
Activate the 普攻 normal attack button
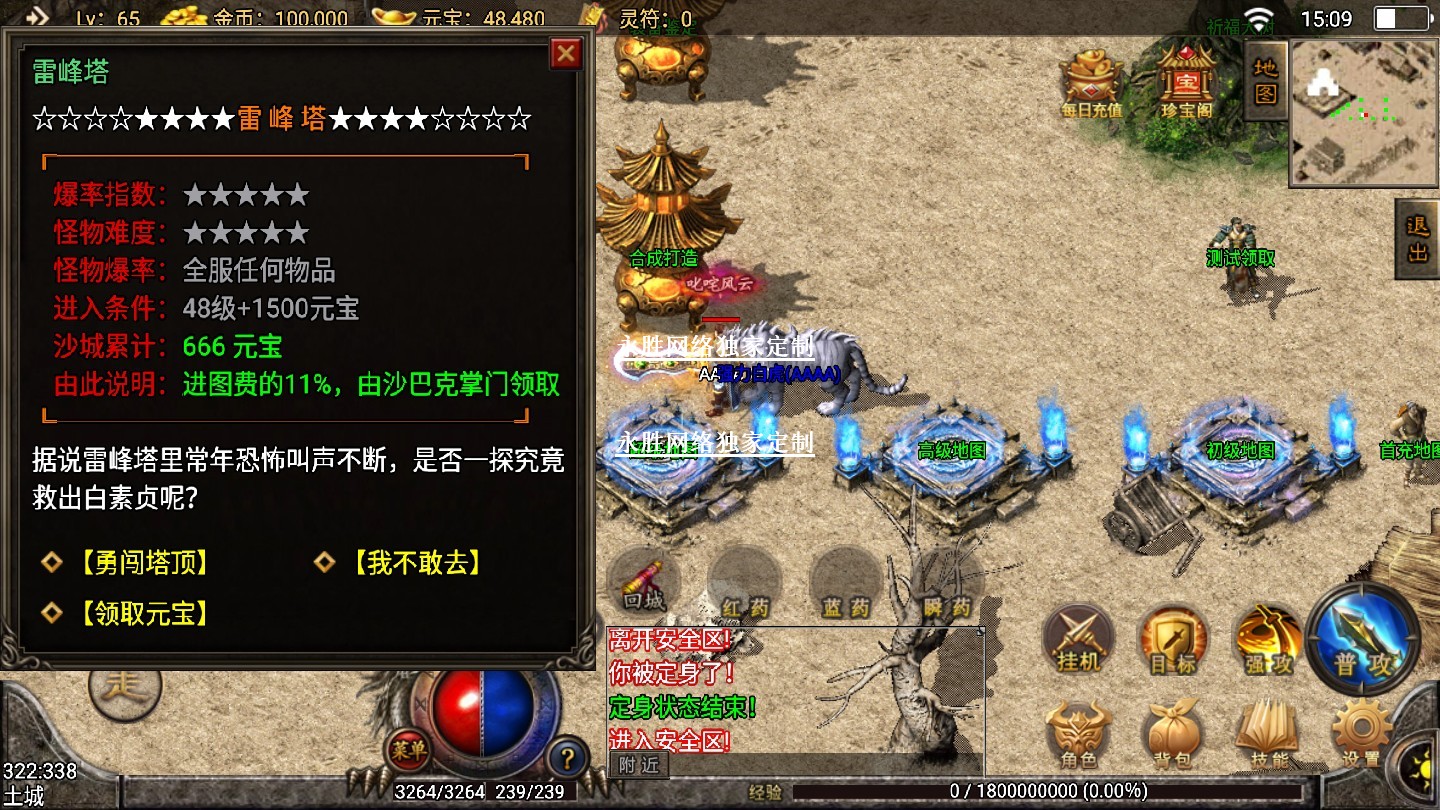[1363, 640]
